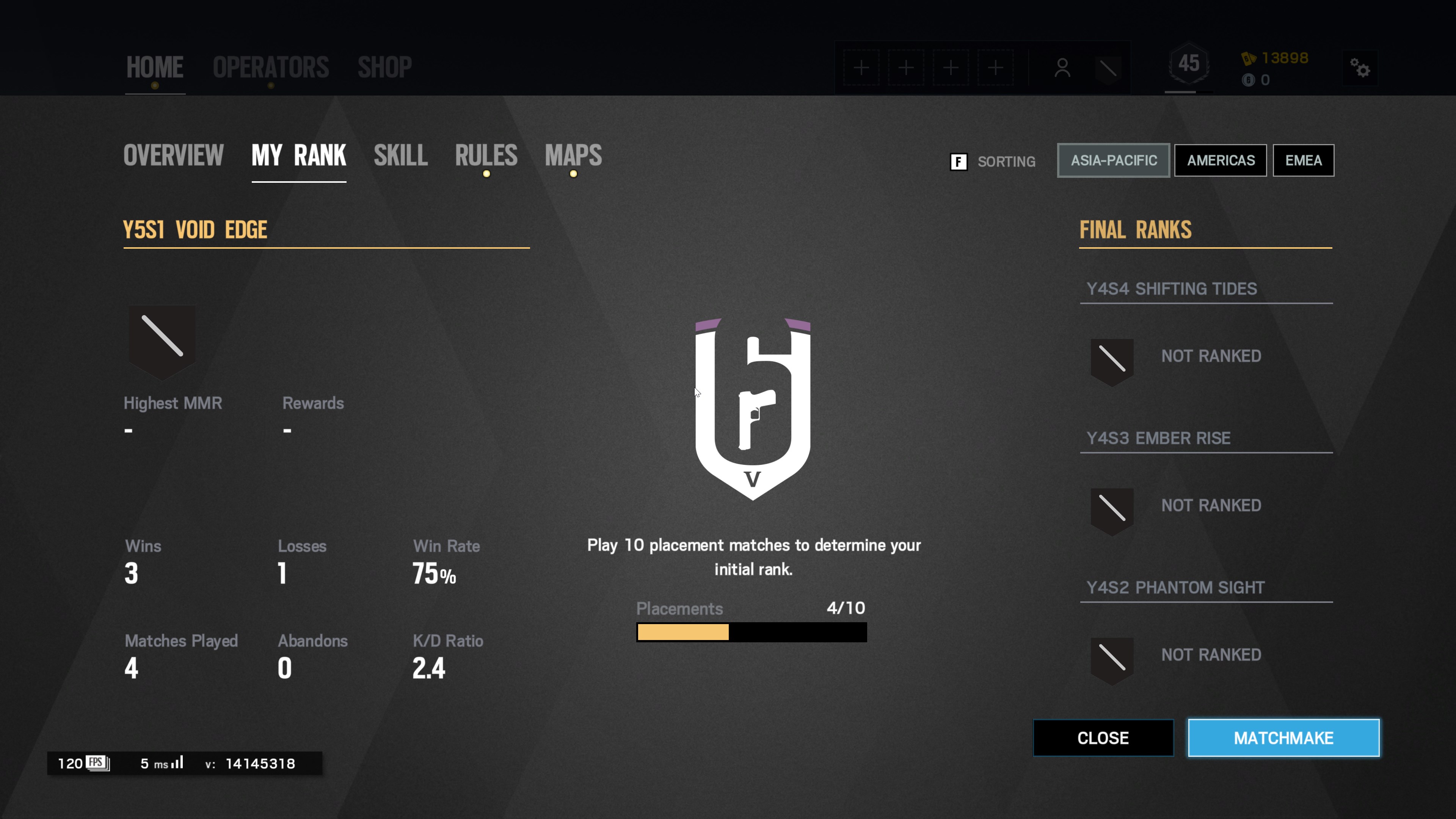Click the level 45 clearance badge
This screenshot has width=1456, height=819.
pyautogui.click(x=1189, y=64)
